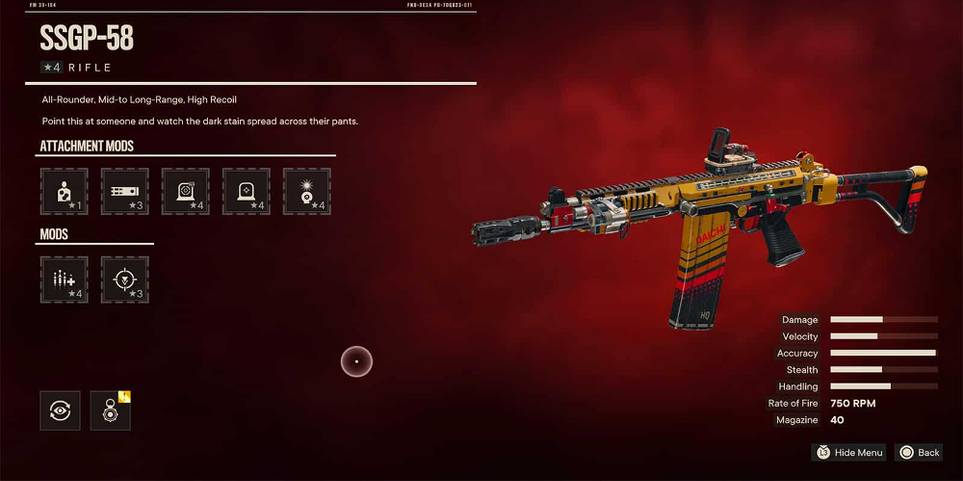The height and width of the screenshot is (481, 963).
Task: Click the eye with rotating arrows button
Action: pyautogui.click(x=60, y=411)
